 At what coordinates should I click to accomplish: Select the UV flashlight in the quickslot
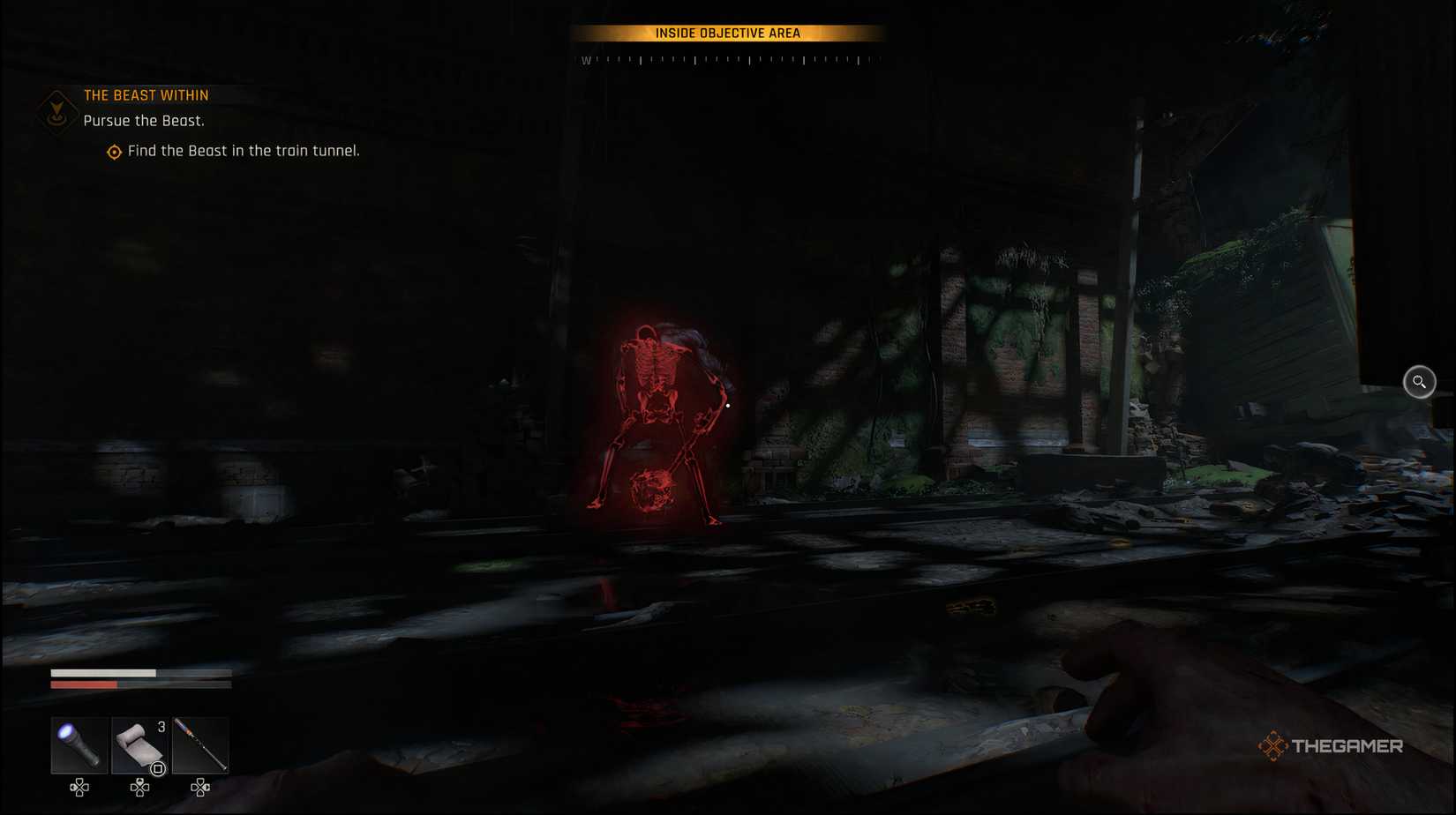click(x=78, y=744)
